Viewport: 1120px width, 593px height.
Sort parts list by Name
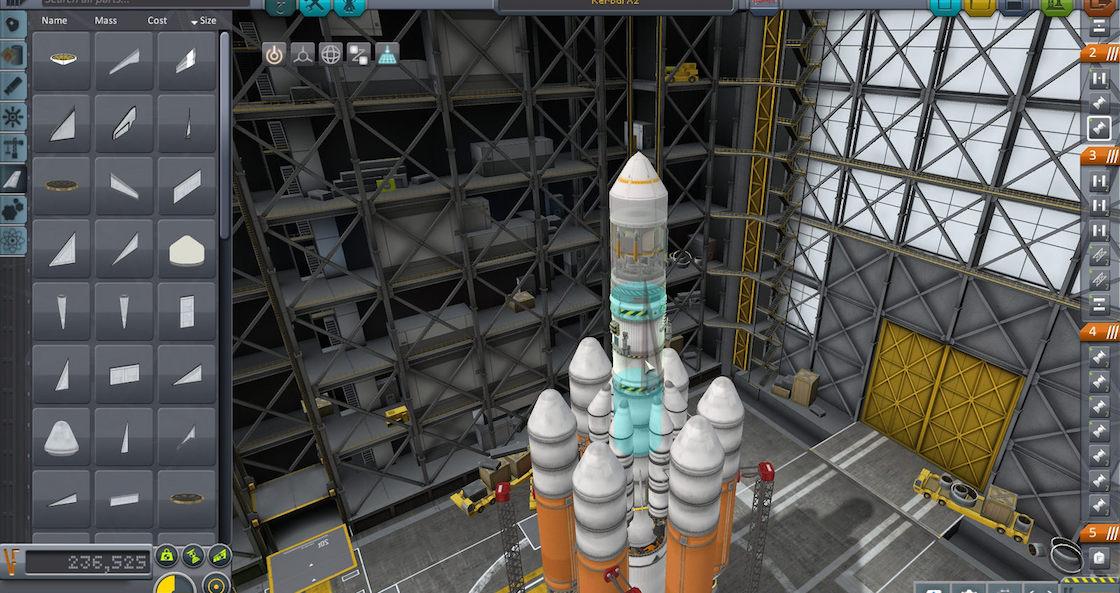[x=54, y=20]
